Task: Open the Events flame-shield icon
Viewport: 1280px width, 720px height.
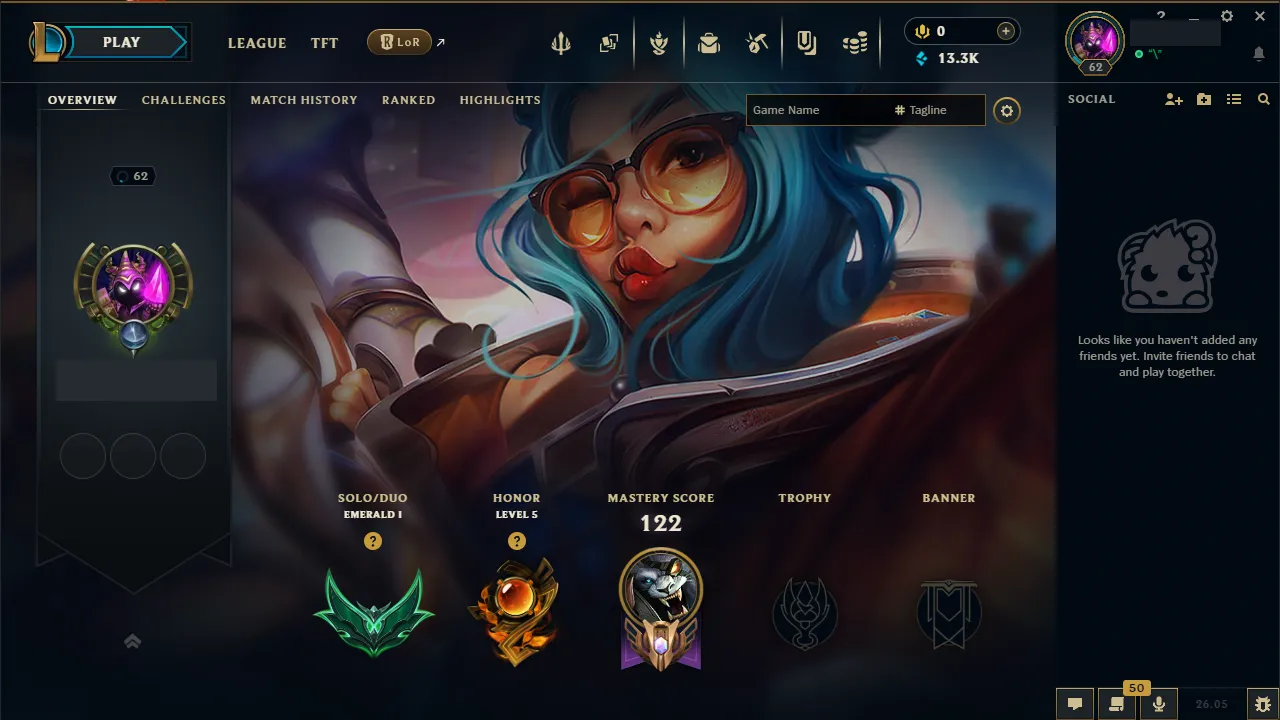Action: pyautogui.click(x=660, y=43)
